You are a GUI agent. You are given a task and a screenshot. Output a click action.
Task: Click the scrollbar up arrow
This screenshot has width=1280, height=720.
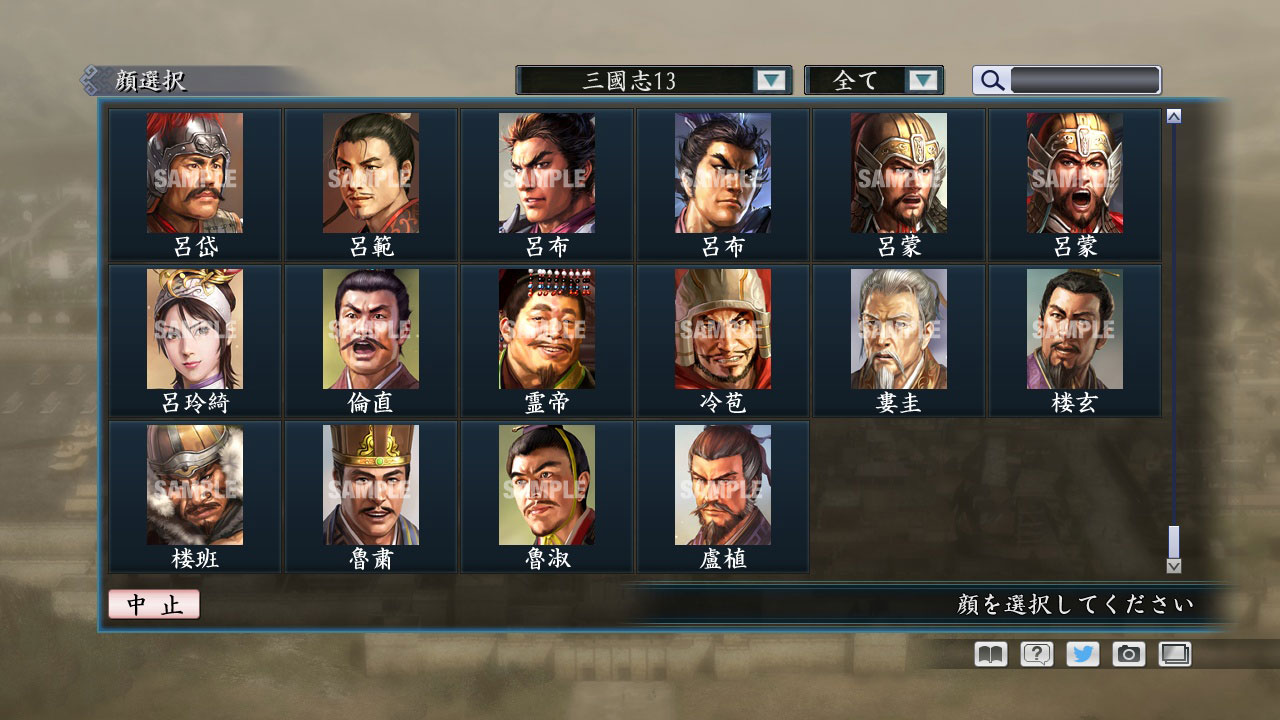pyautogui.click(x=1172, y=115)
